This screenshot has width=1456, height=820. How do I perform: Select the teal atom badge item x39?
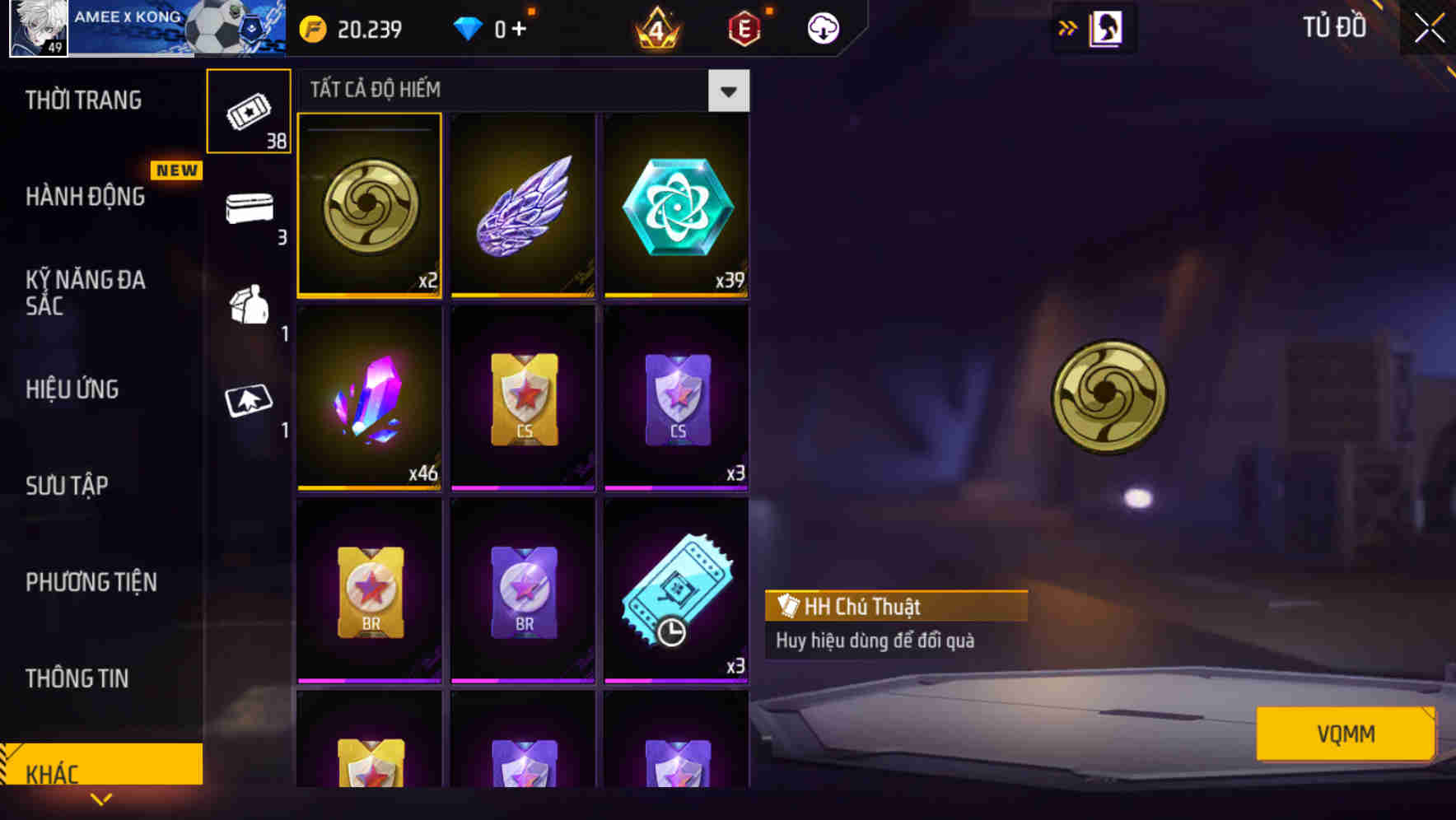(x=675, y=204)
